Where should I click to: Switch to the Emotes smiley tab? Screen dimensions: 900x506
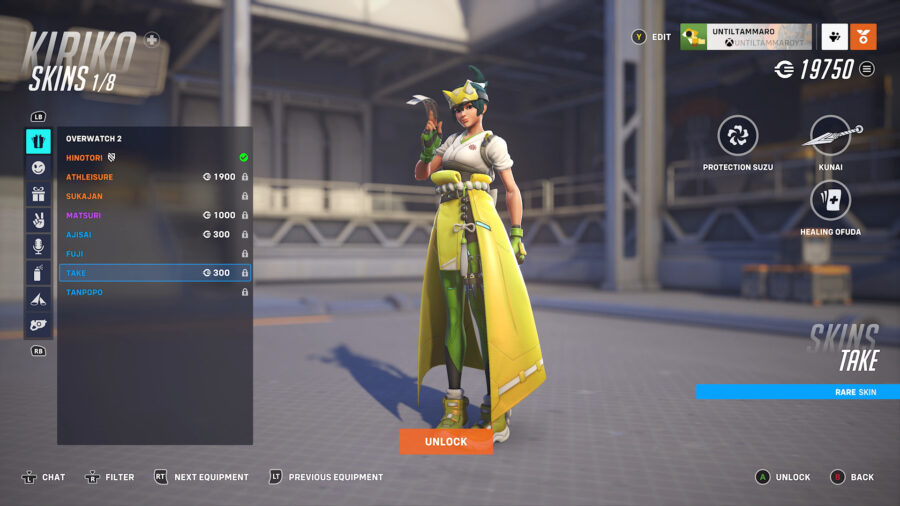click(38, 168)
